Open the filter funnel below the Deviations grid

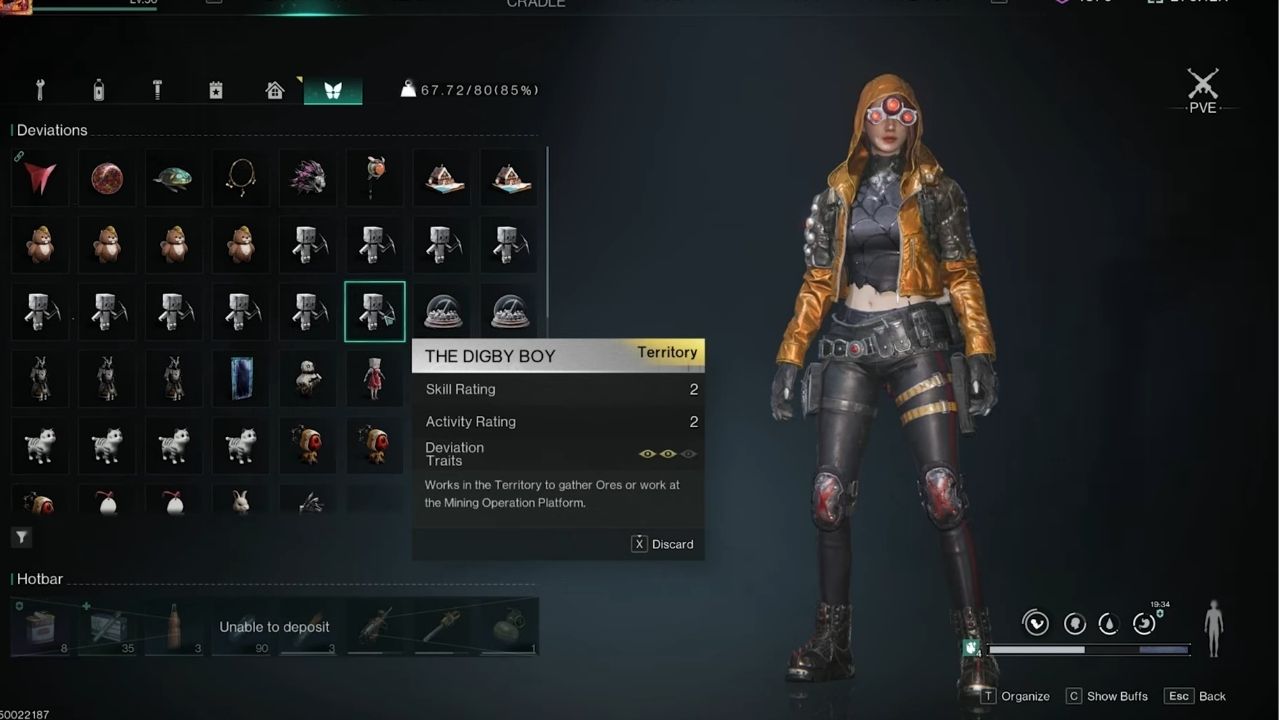click(21, 537)
